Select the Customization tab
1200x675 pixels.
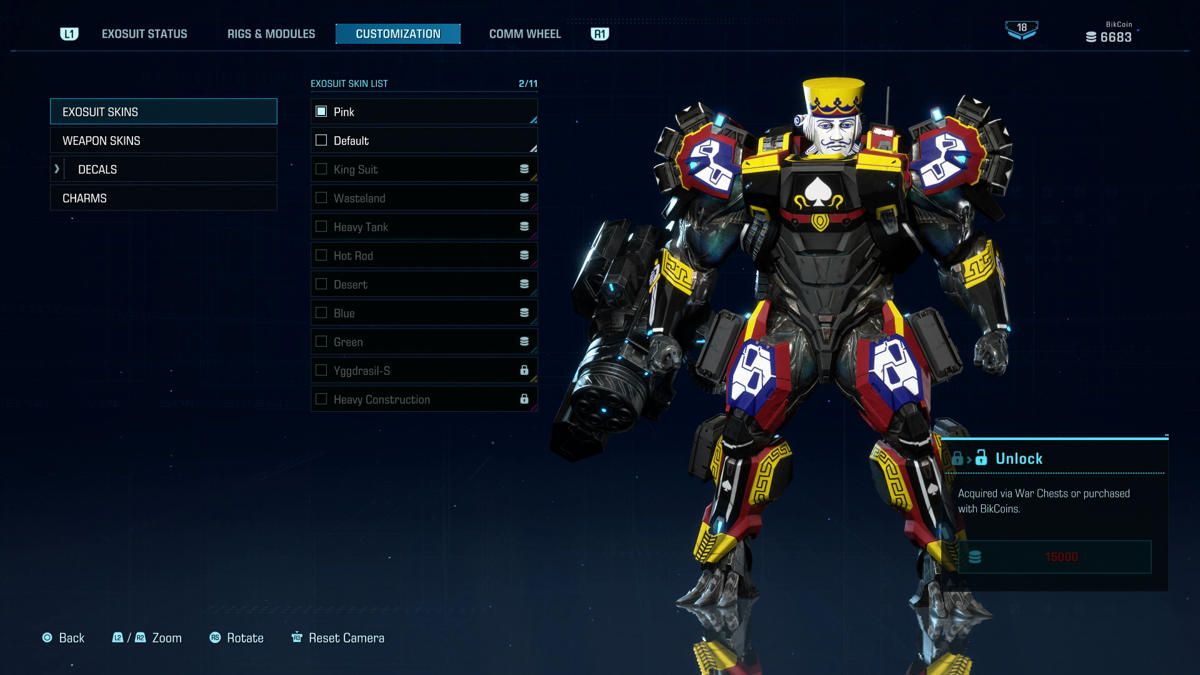[x=398, y=34]
